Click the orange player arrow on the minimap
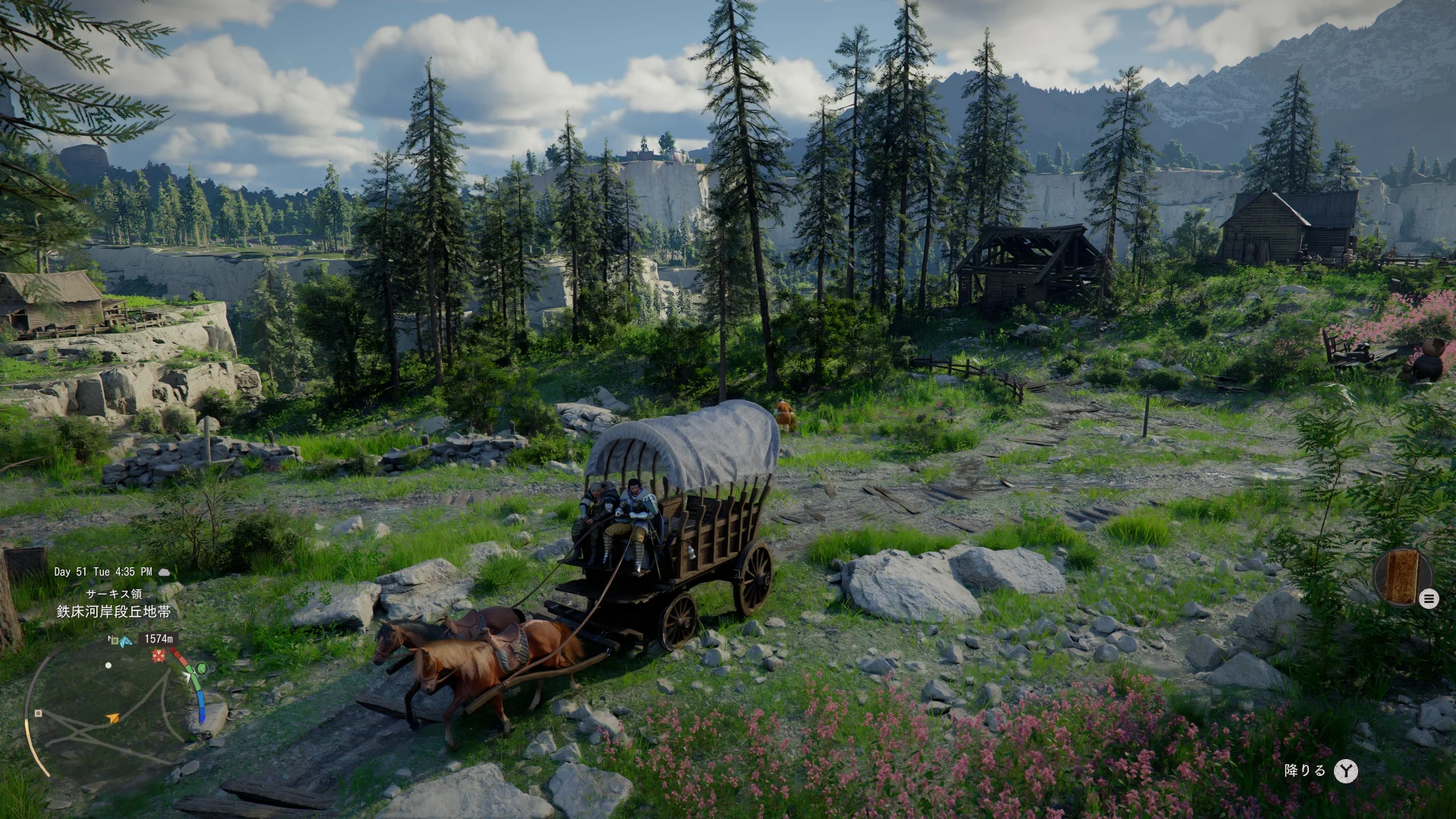This screenshot has width=1456, height=819. click(113, 717)
